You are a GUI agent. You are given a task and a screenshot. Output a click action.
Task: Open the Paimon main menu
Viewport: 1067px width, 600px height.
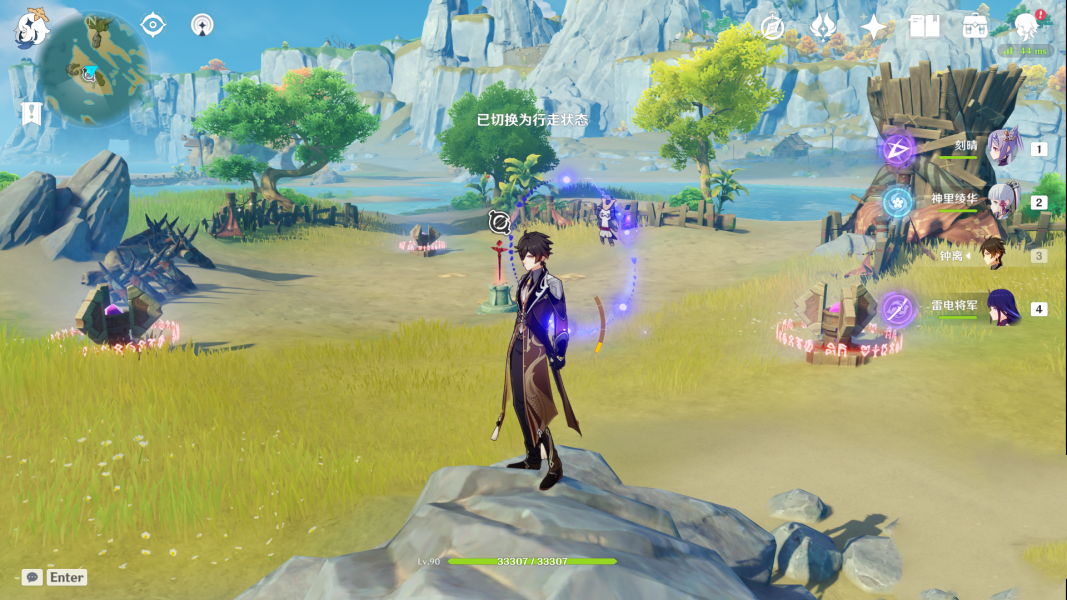point(32,30)
